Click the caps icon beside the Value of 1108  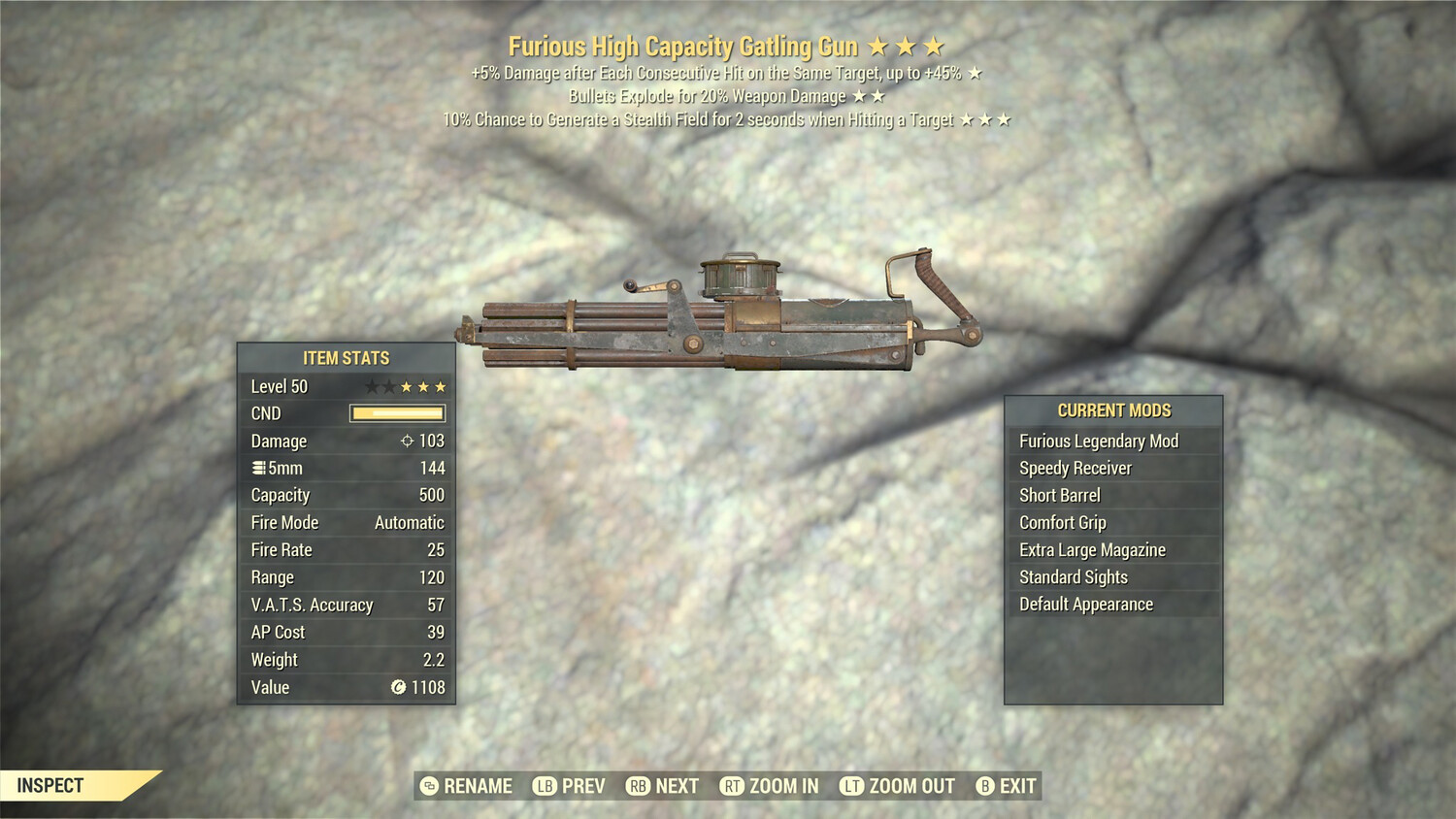[399, 688]
